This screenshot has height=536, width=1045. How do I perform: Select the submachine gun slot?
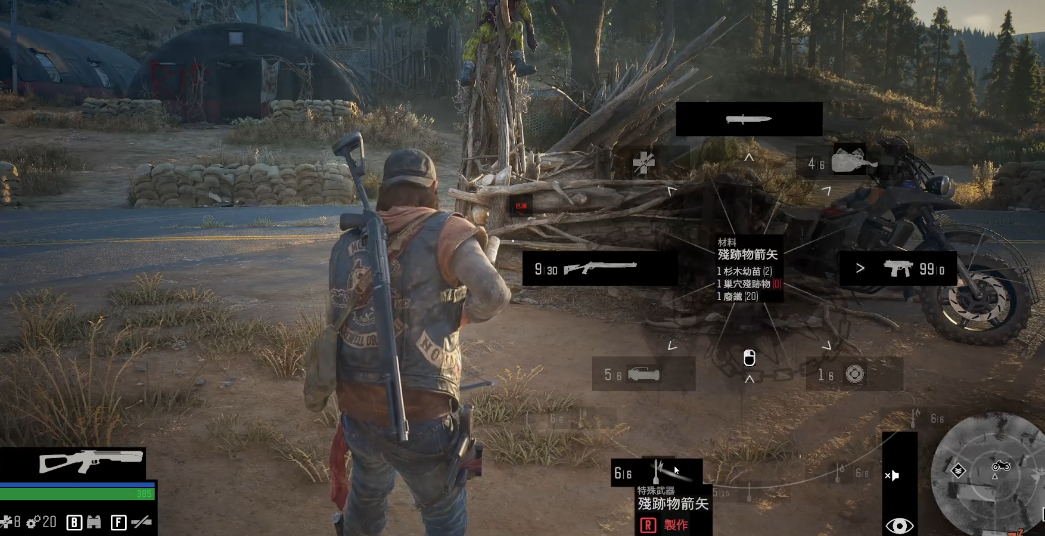897,269
